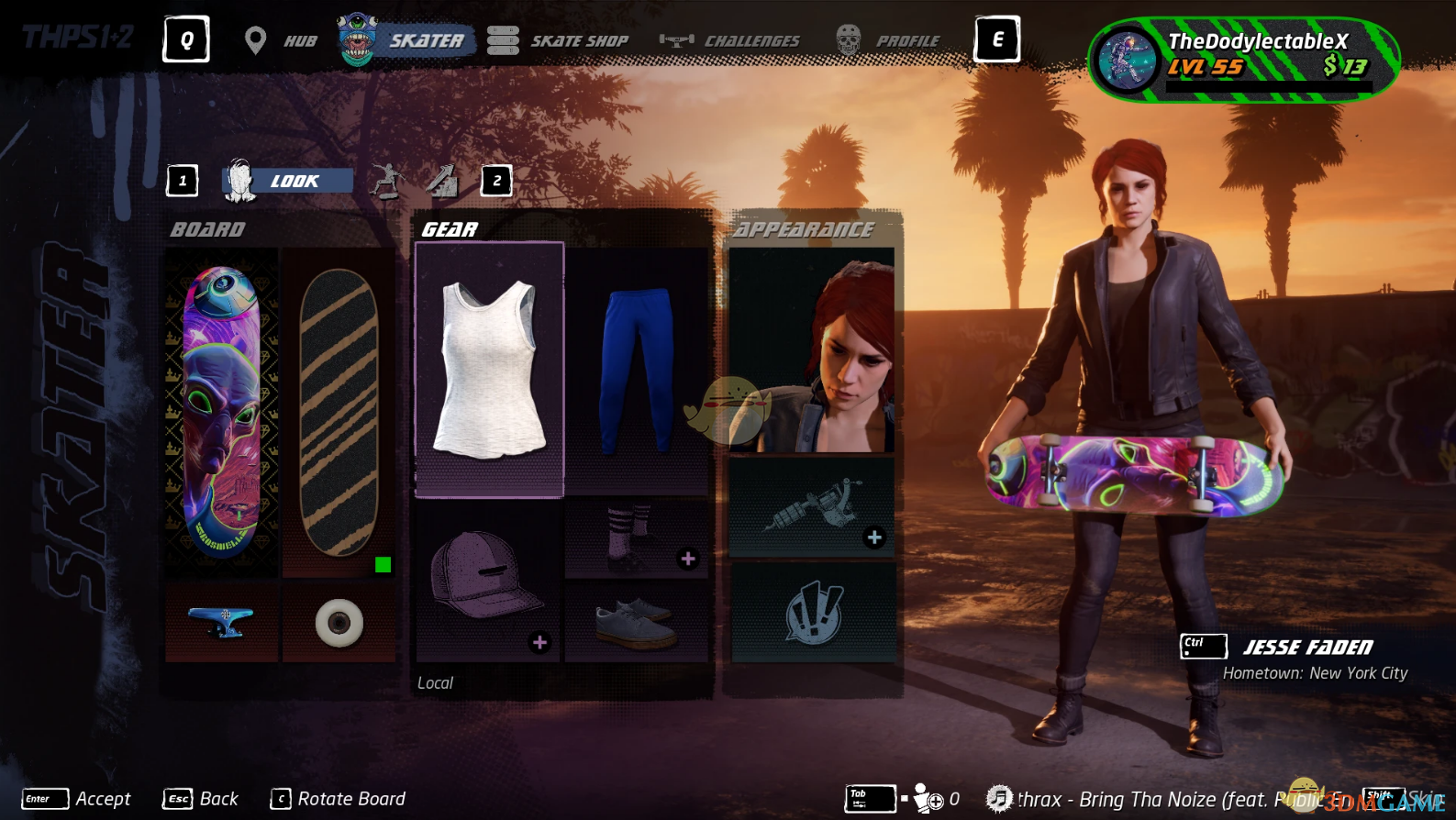This screenshot has height=820, width=1456.
Task: Go to the Challenges tab
Action: [730, 40]
